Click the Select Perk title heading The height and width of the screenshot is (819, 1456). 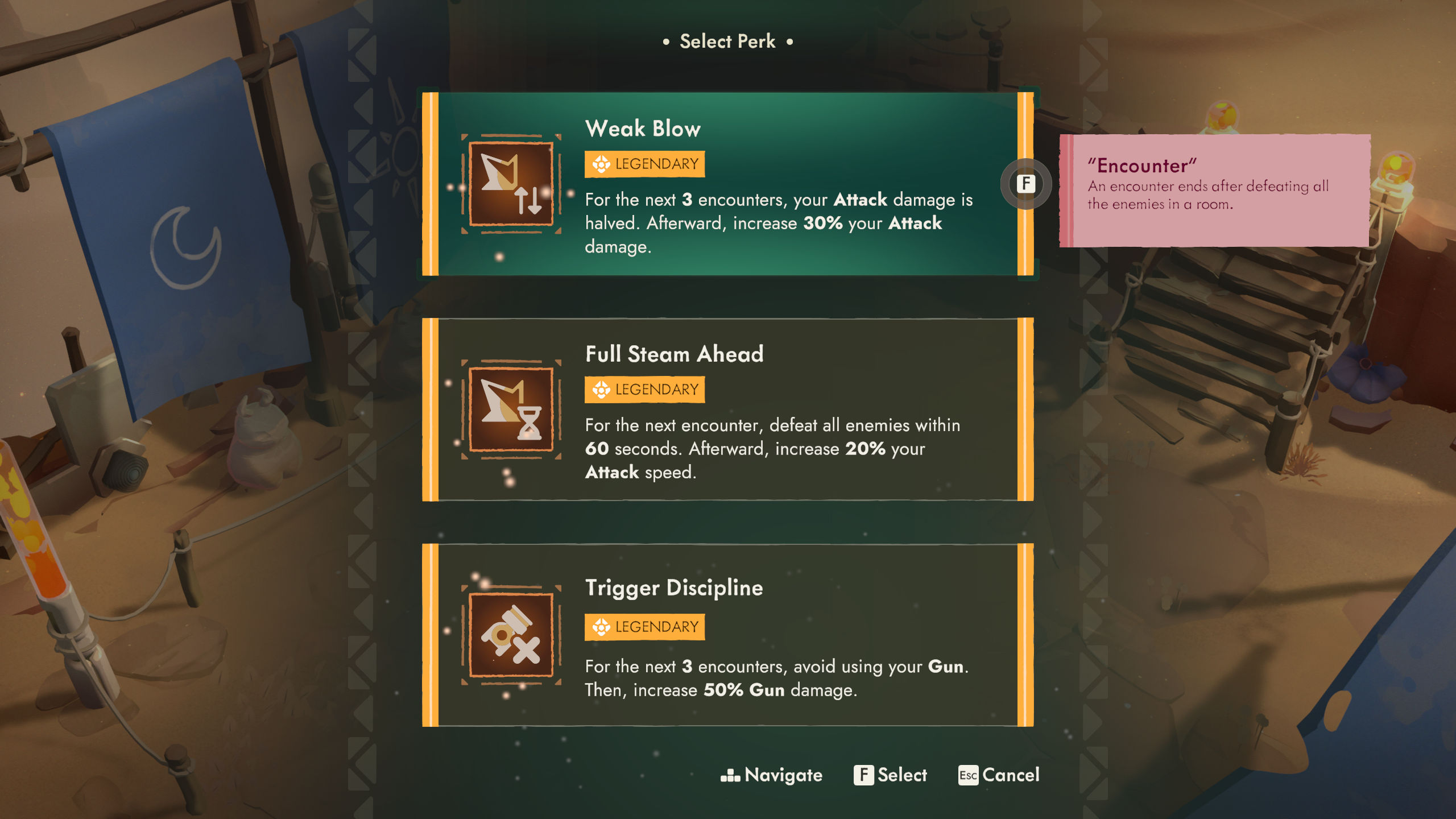[727, 40]
